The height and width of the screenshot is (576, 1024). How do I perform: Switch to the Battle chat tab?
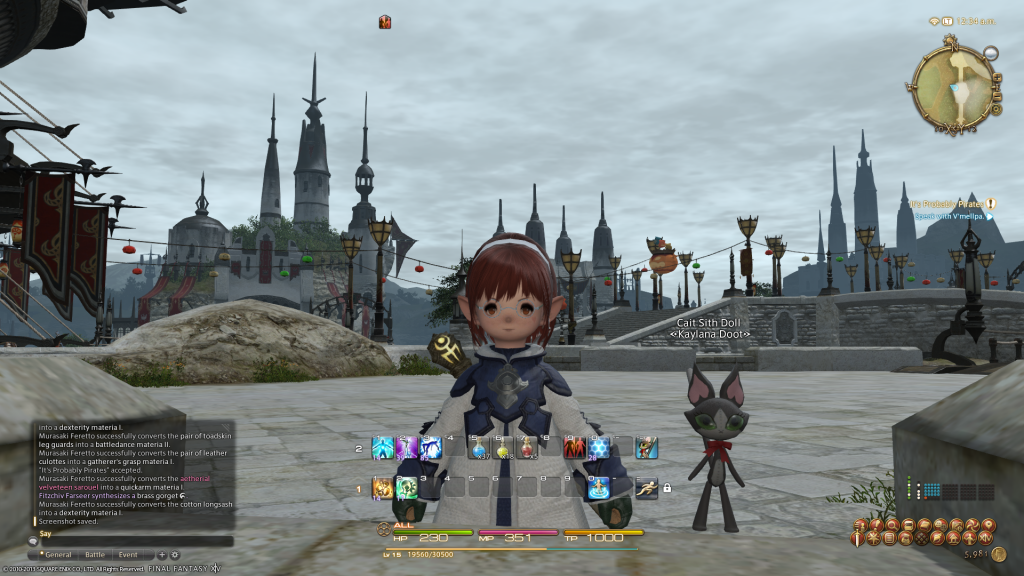[95, 554]
